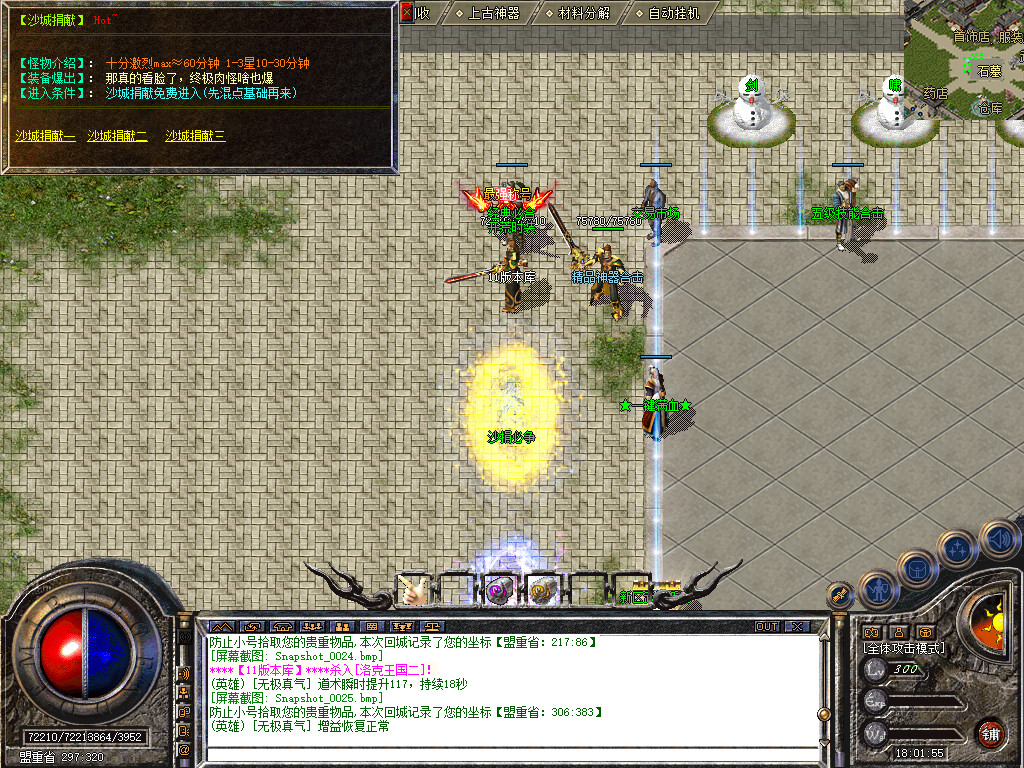
Task: Open the 沙城捐献一 link
Action: point(45,136)
